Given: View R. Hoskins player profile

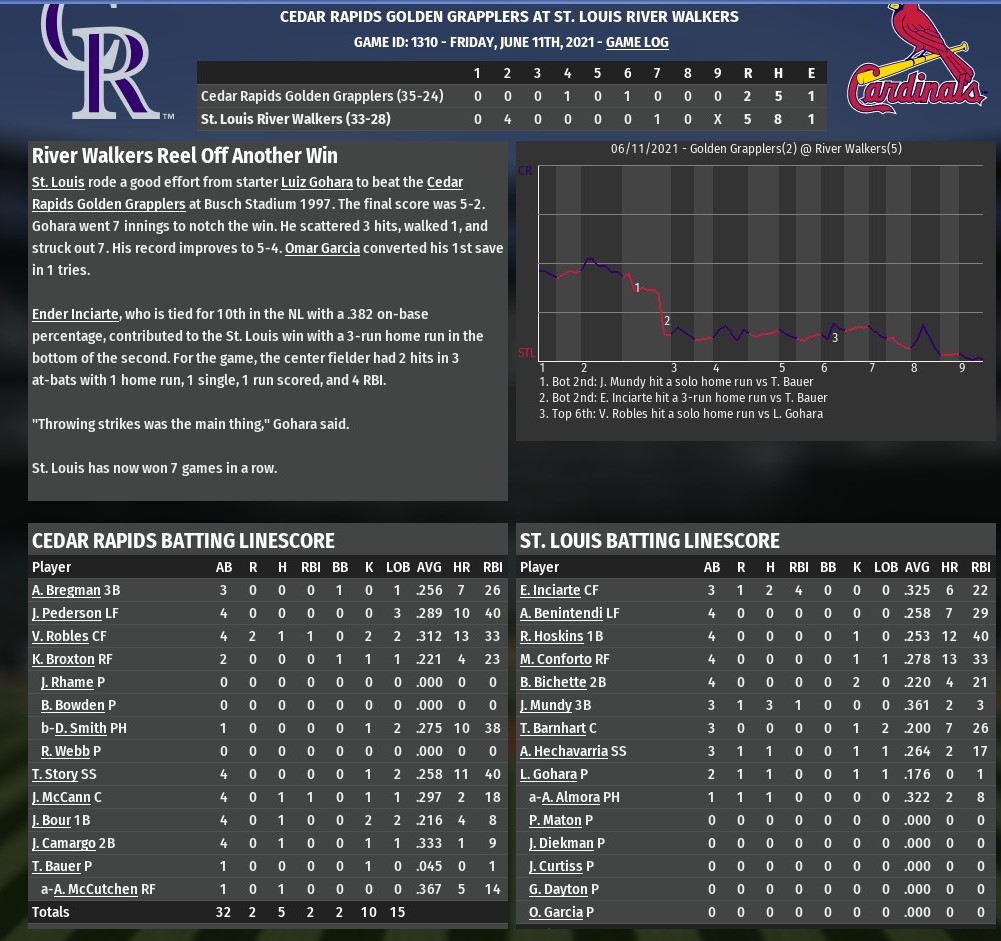Looking at the screenshot, I should coord(551,636).
